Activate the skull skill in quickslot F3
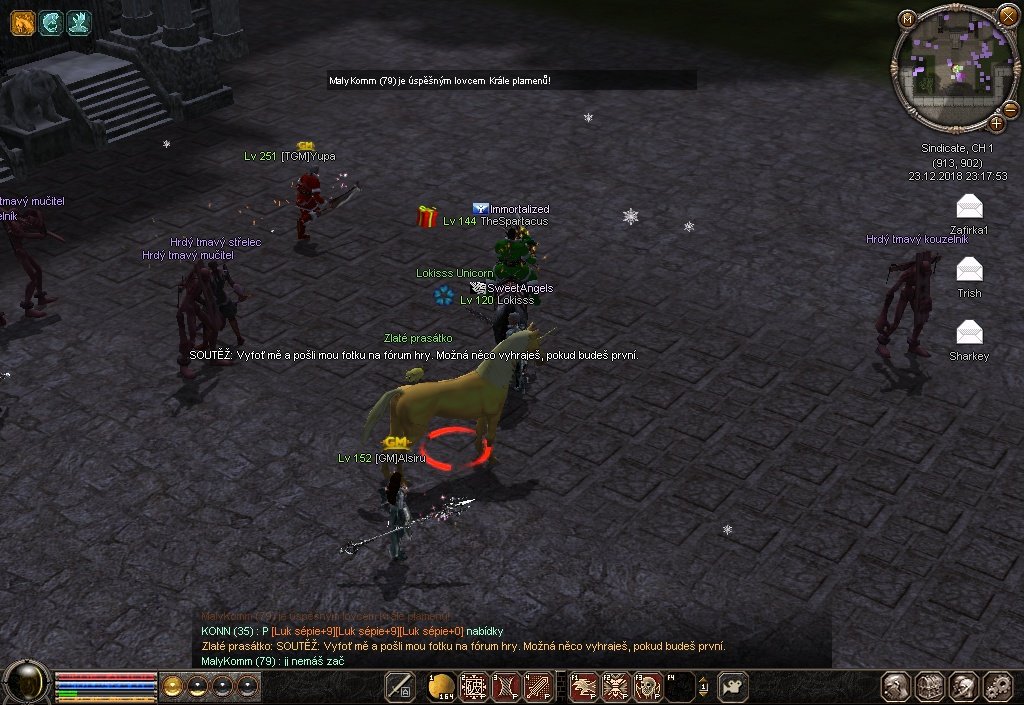 [x=649, y=686]
